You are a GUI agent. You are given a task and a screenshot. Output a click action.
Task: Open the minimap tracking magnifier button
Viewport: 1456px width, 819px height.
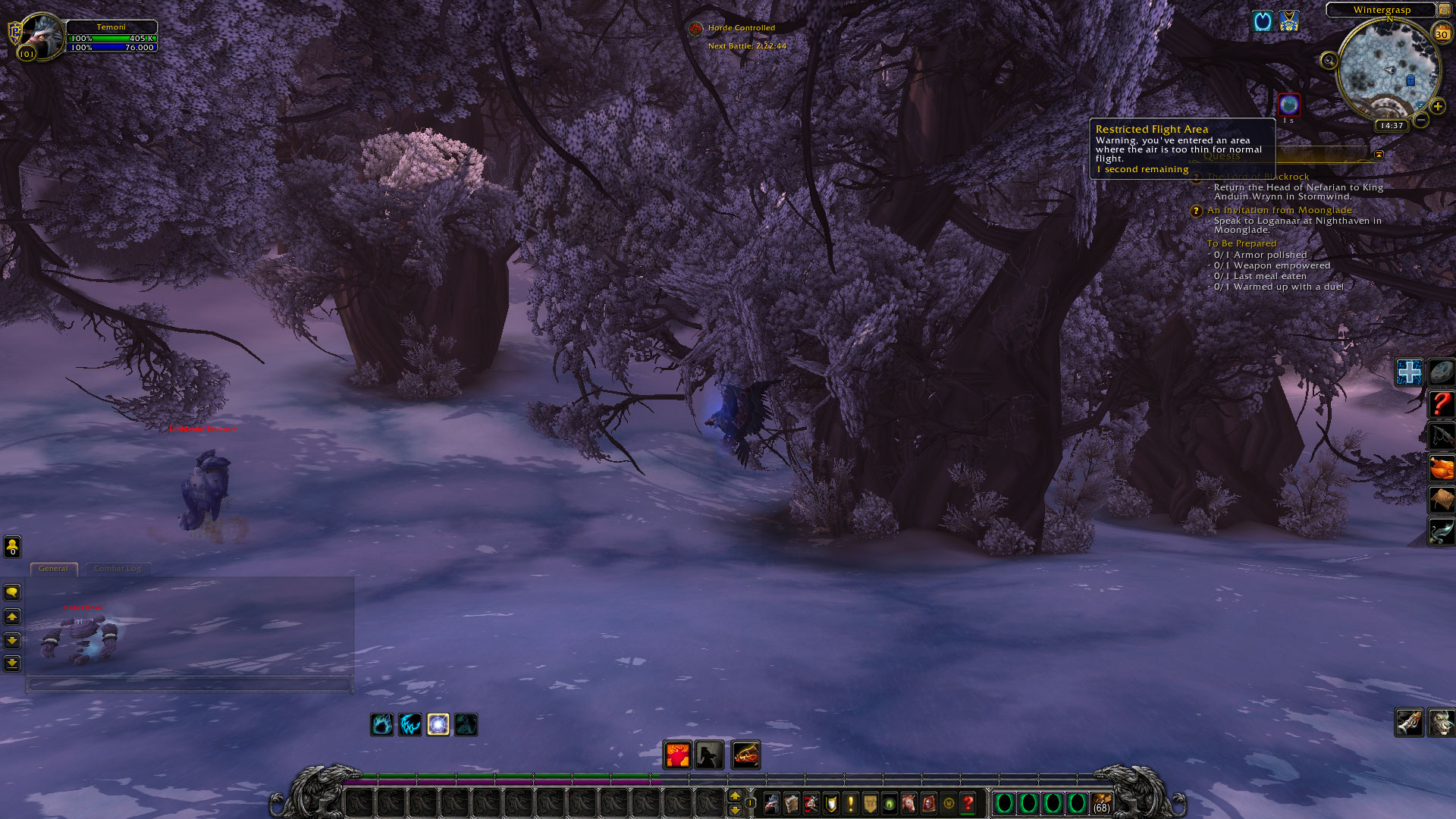(x=1329, y=61)
